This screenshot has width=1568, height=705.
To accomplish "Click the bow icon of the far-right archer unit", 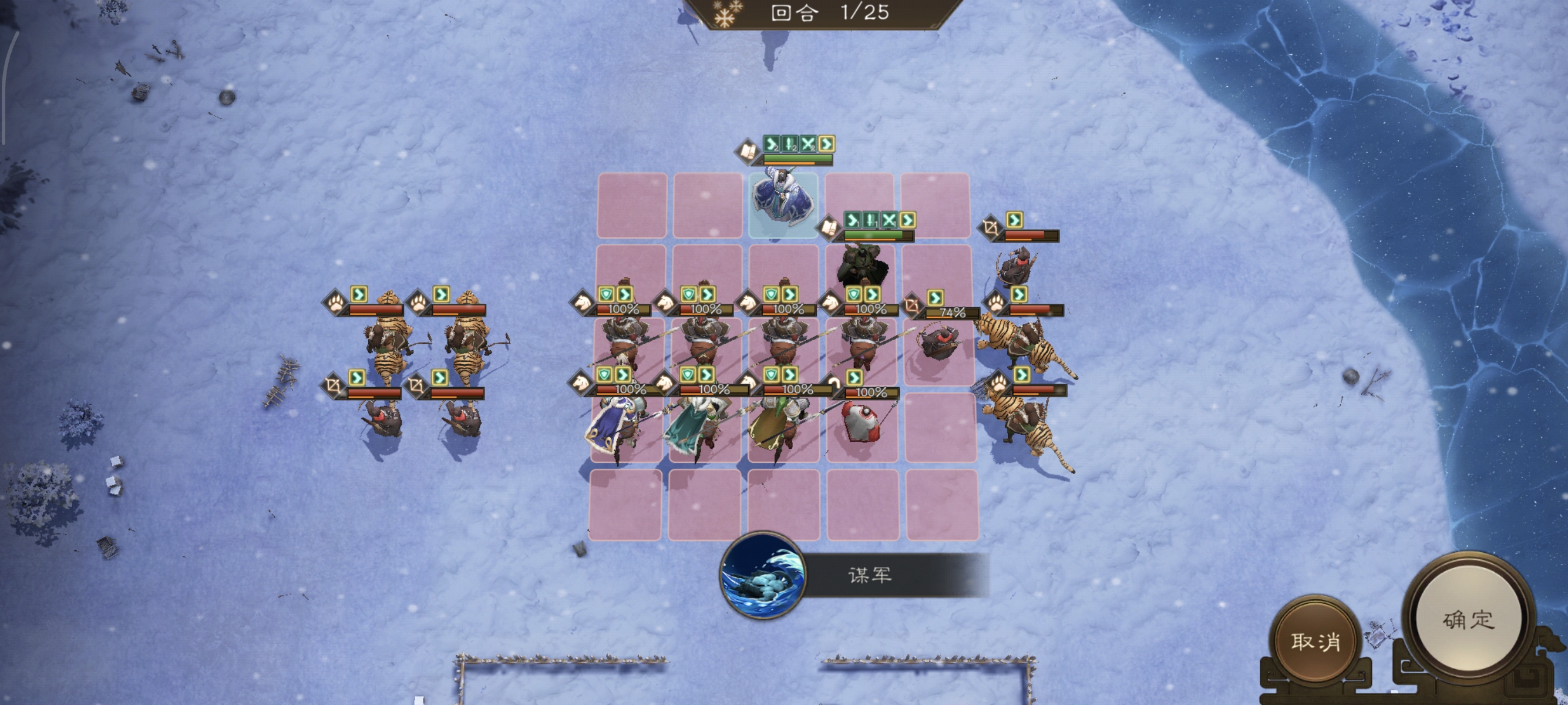I will (991, 228).
